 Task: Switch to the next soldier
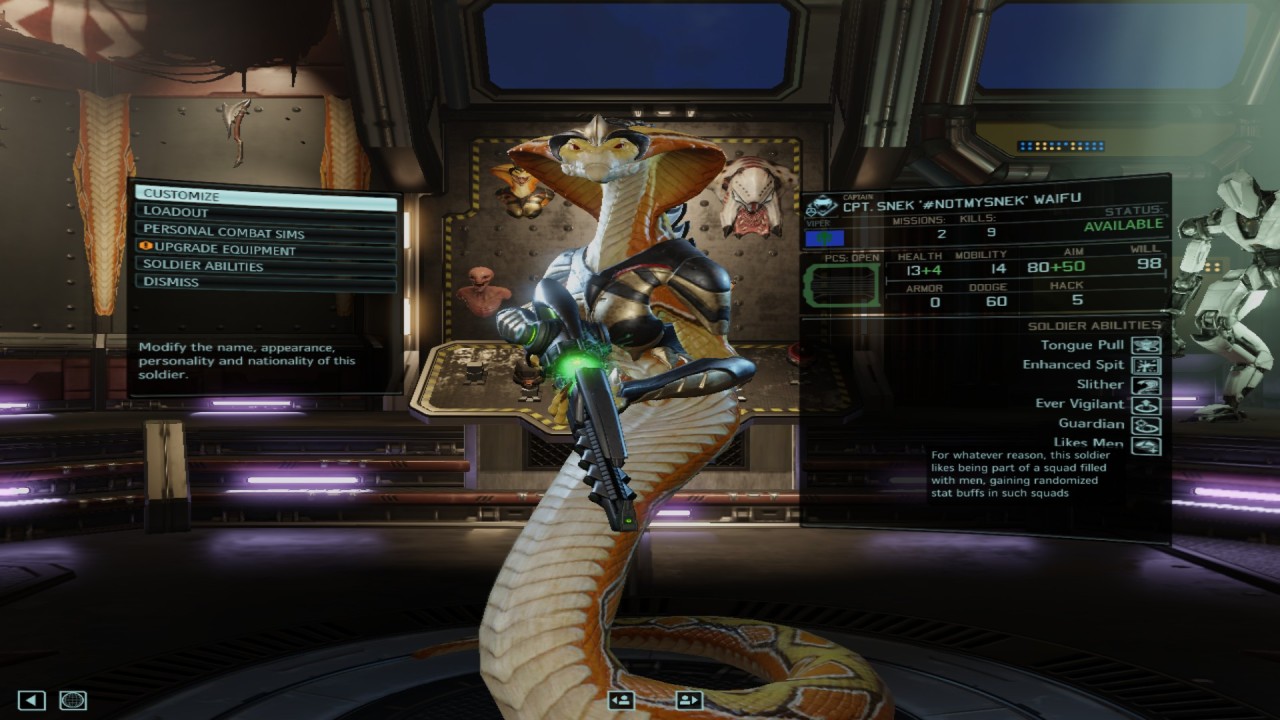[x=689, y=700]
